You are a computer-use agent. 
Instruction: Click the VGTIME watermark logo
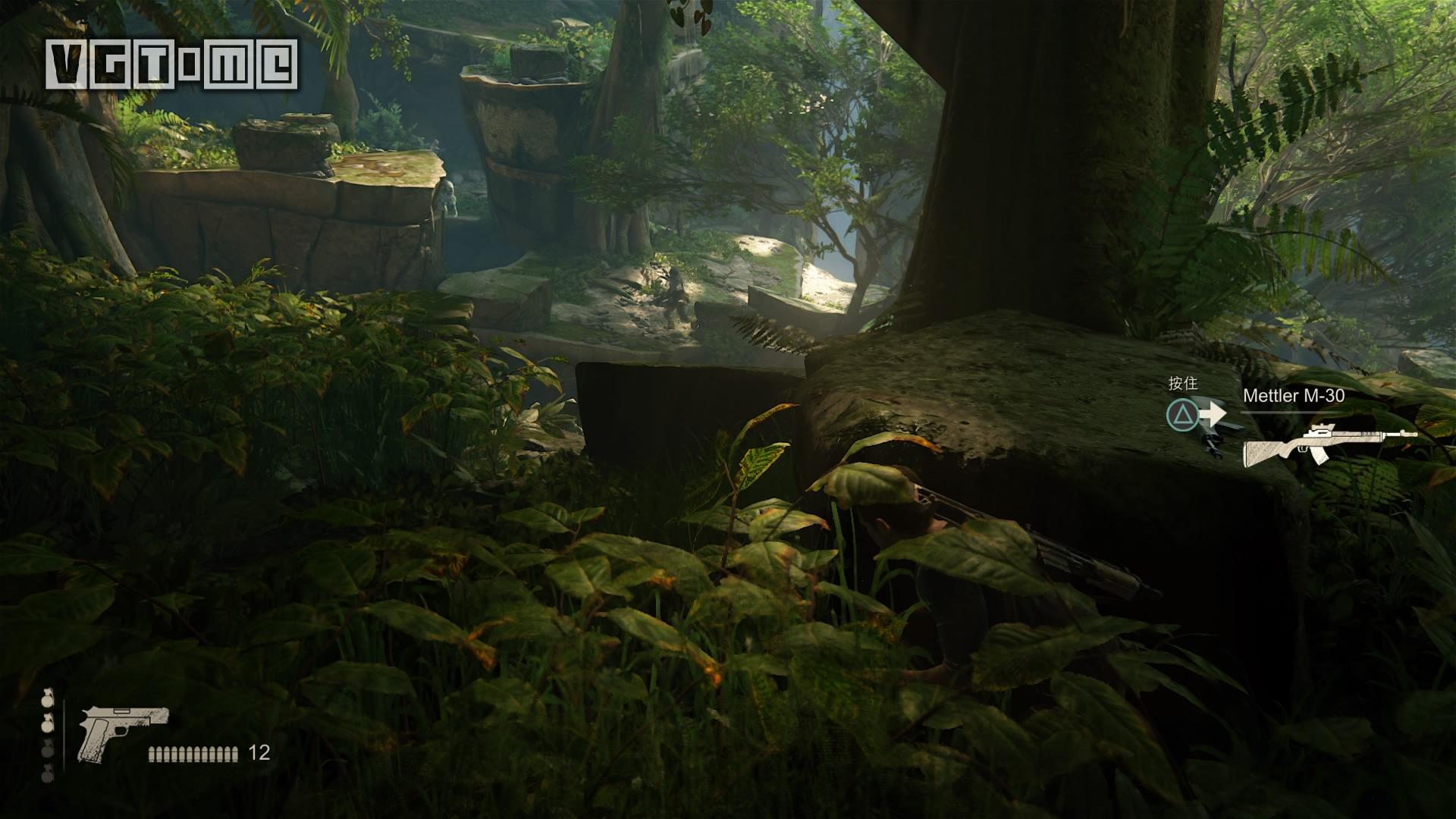tap(171, 64)
